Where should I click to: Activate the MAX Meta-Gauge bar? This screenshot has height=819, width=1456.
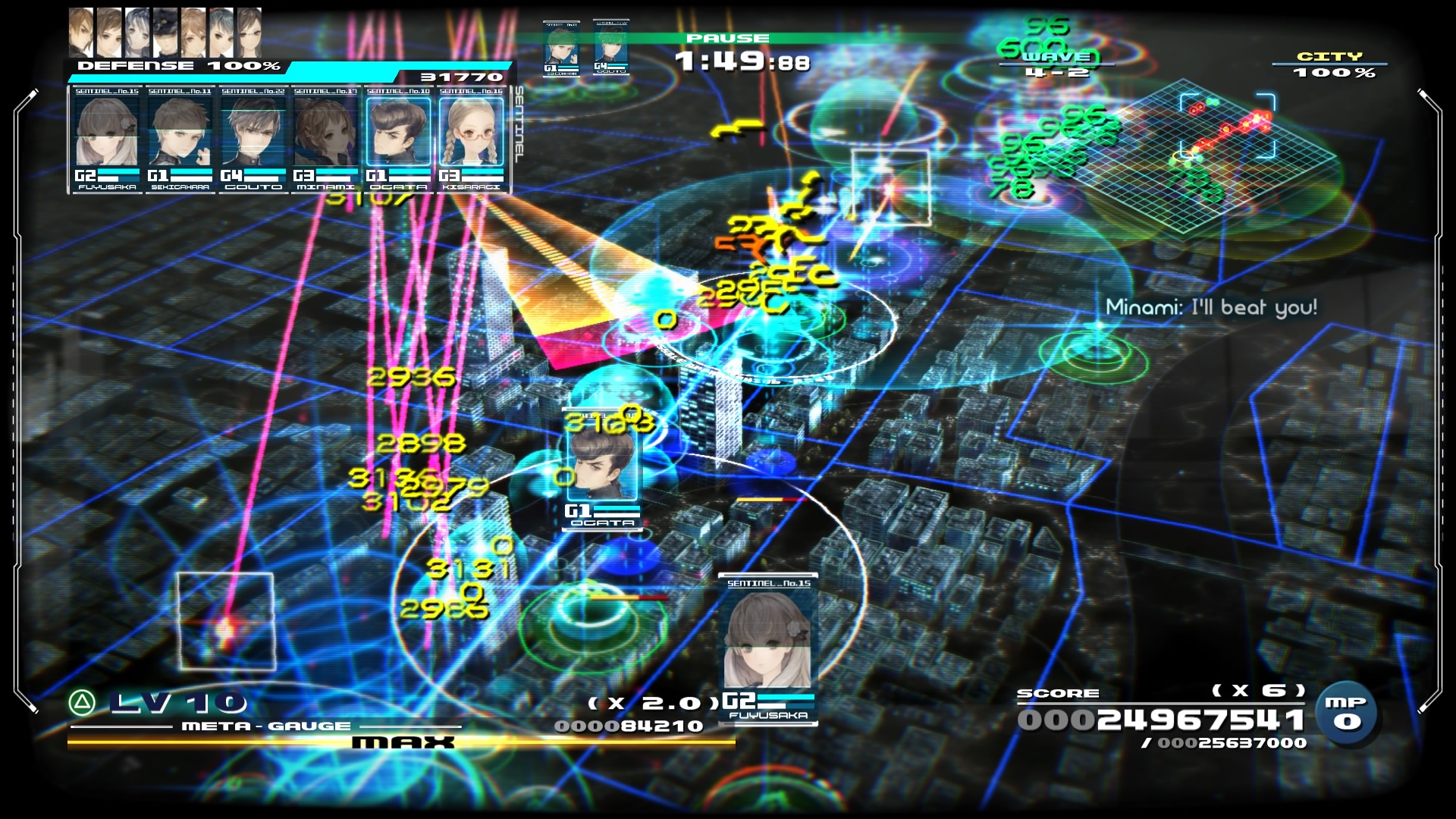click(x=402, y=742)
